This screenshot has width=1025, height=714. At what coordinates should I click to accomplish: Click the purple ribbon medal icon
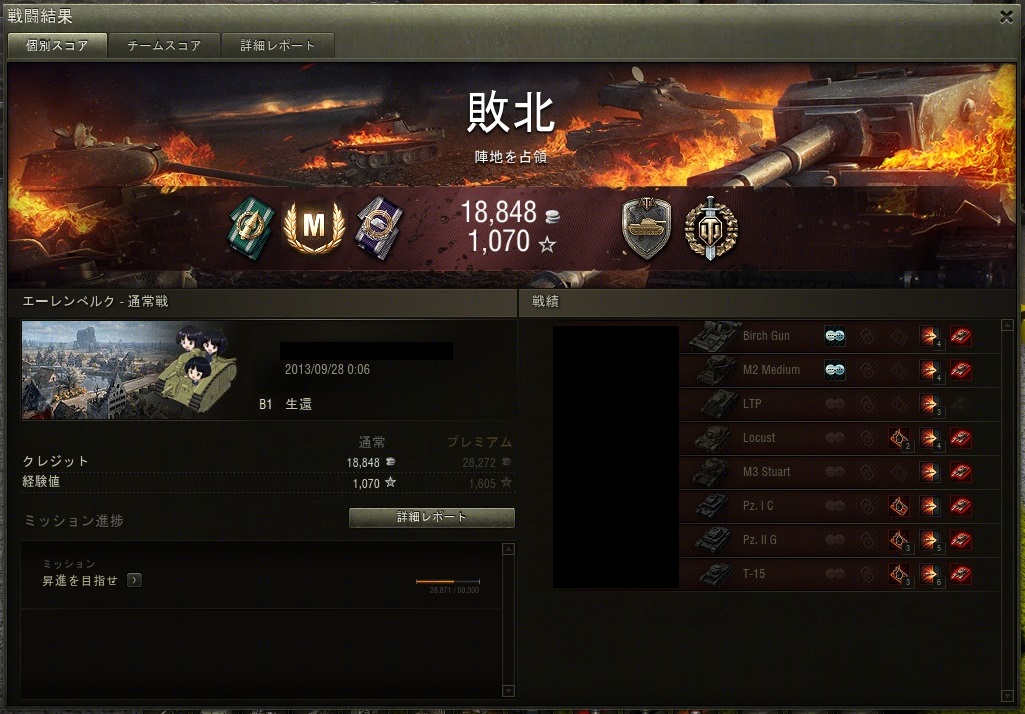[379, 227]
